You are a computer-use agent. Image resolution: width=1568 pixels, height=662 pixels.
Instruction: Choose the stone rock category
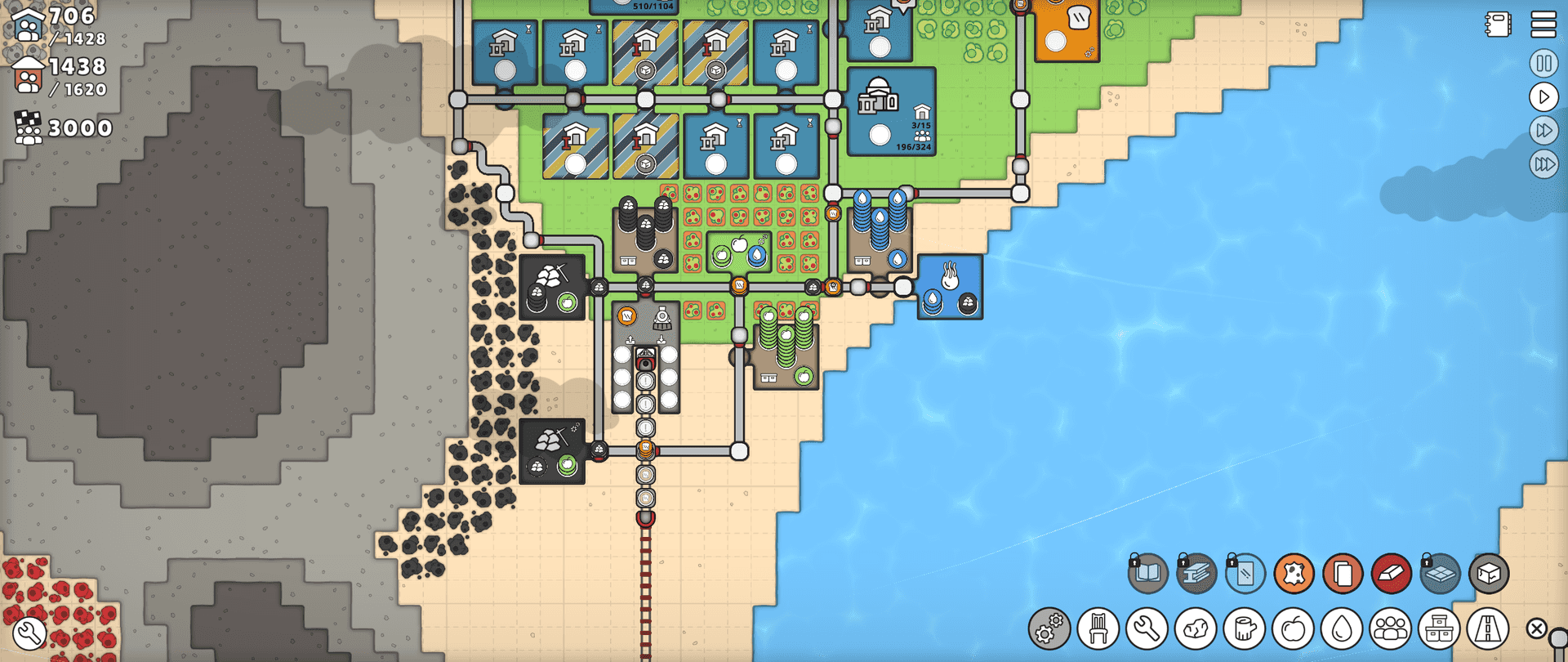coord(1196,629)
